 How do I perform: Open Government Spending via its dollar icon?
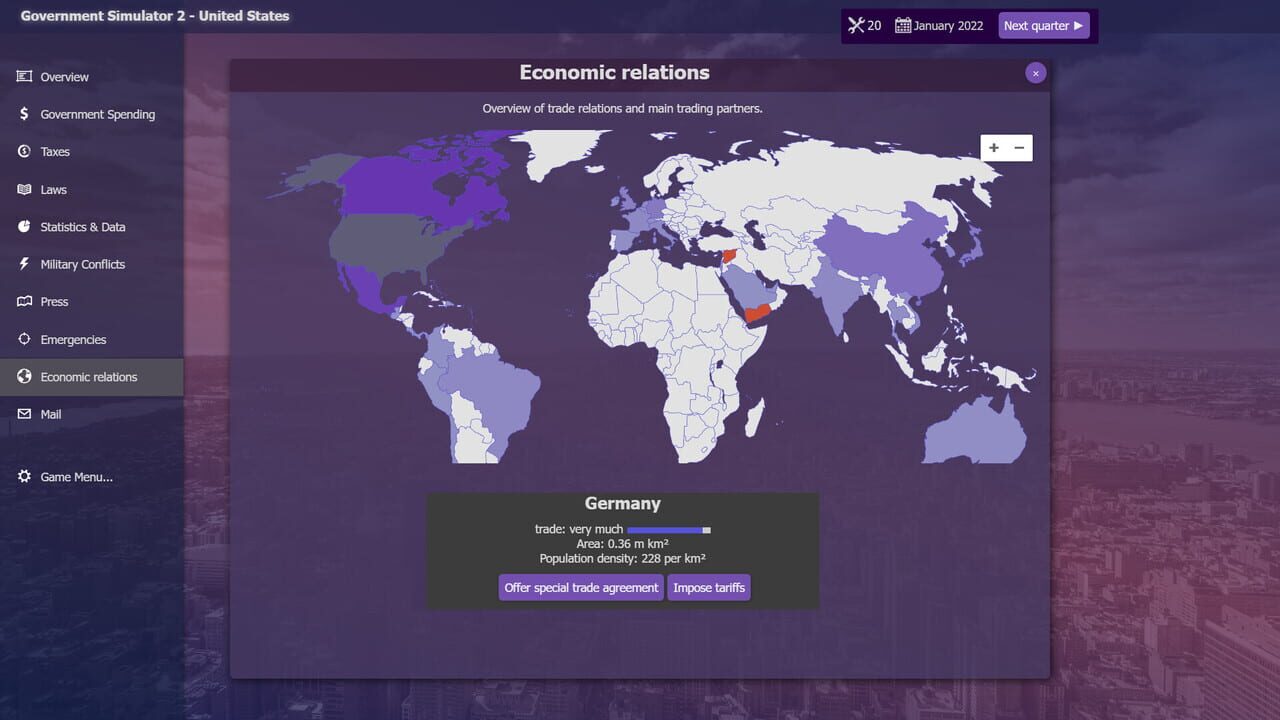[22, 114]
